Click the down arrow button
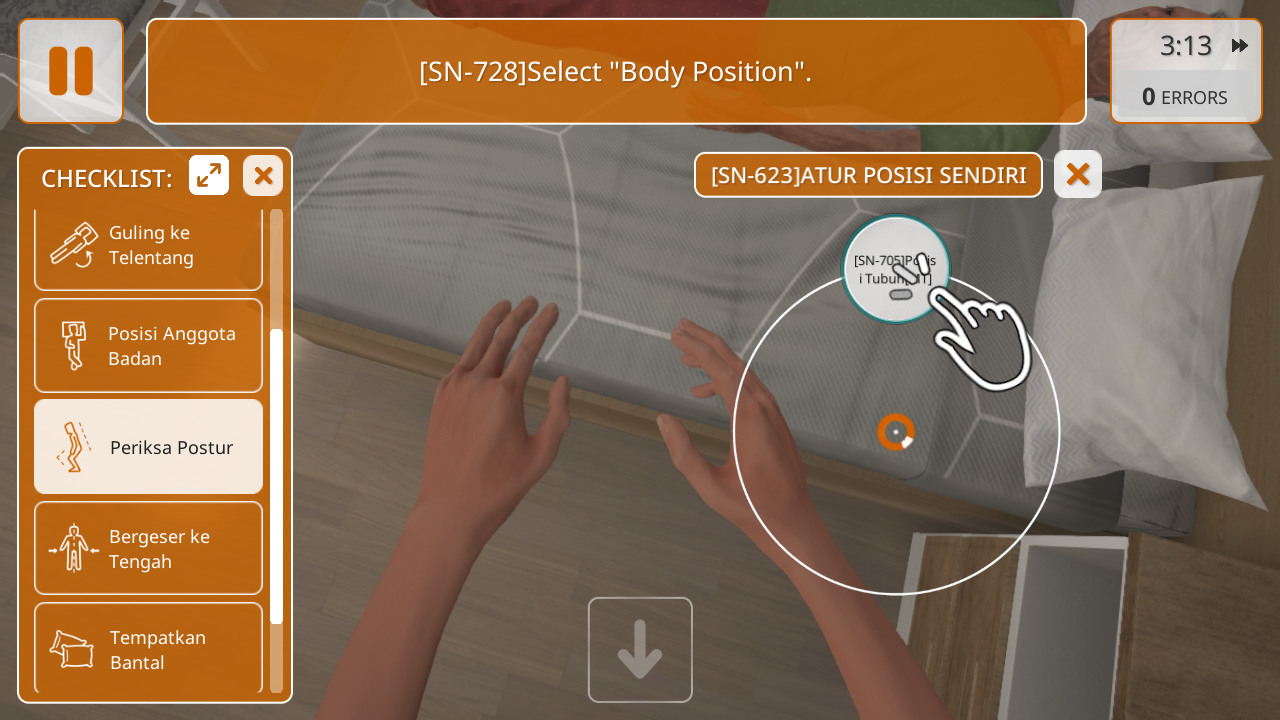This screenshot has height=720, width=1280. coord(640,650)
